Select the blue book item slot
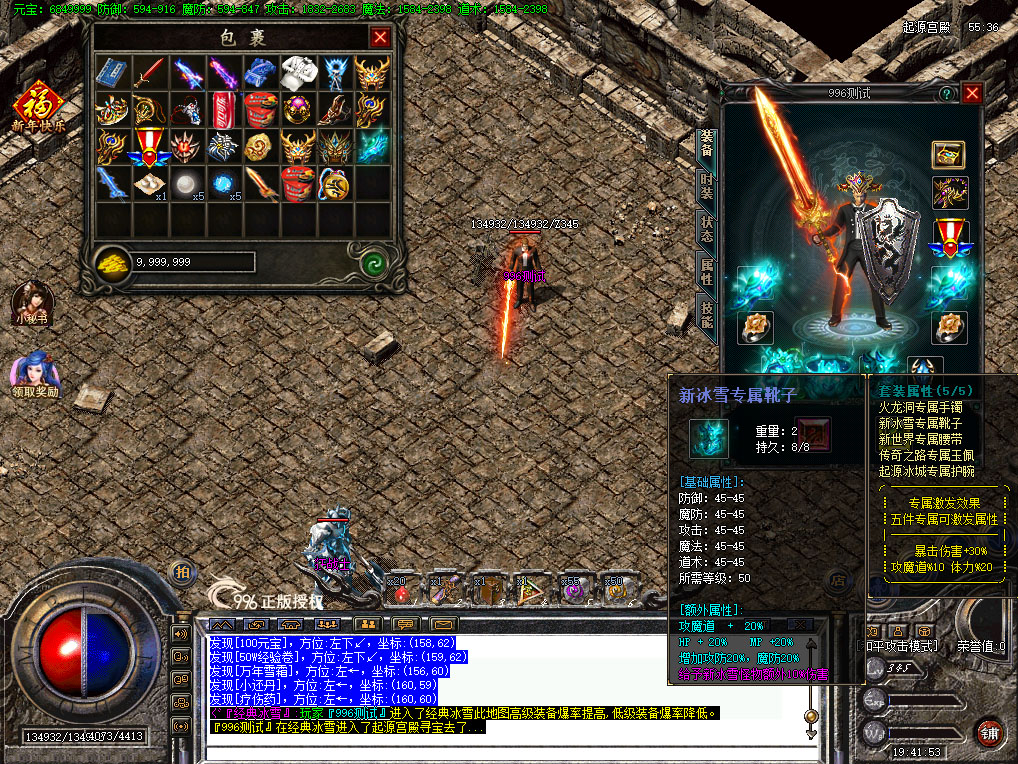The width and height of the screenshot is (1018, 764). 112,72
